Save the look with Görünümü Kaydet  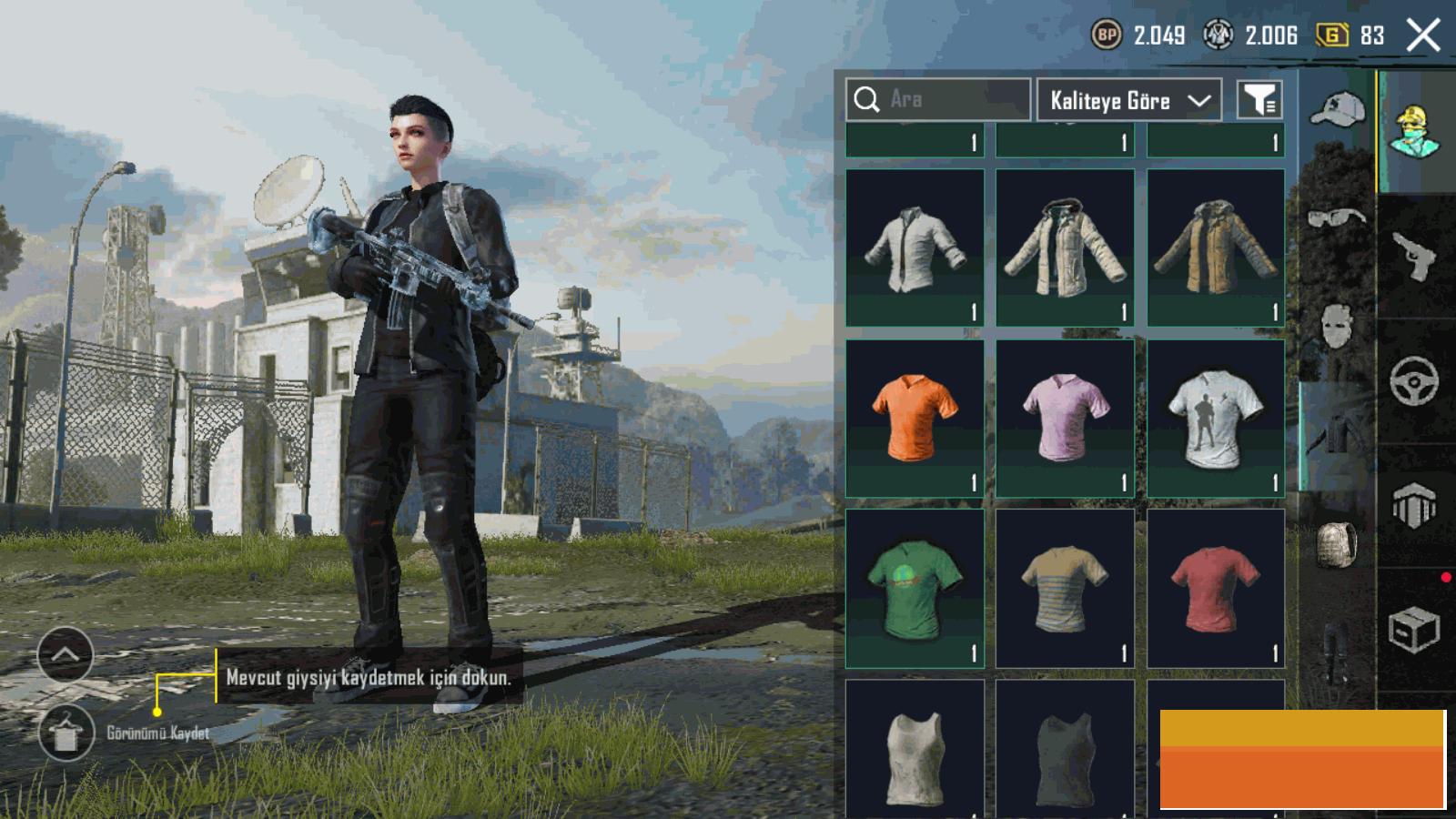[x=66, y=733]
